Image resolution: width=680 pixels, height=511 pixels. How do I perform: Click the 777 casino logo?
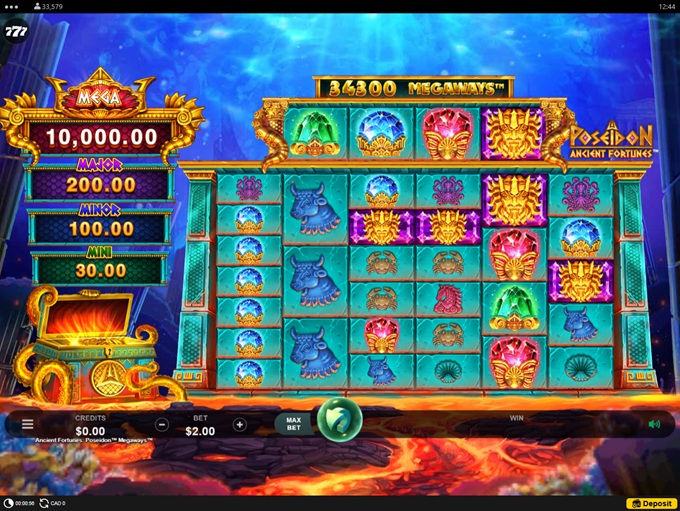(15, 32)
